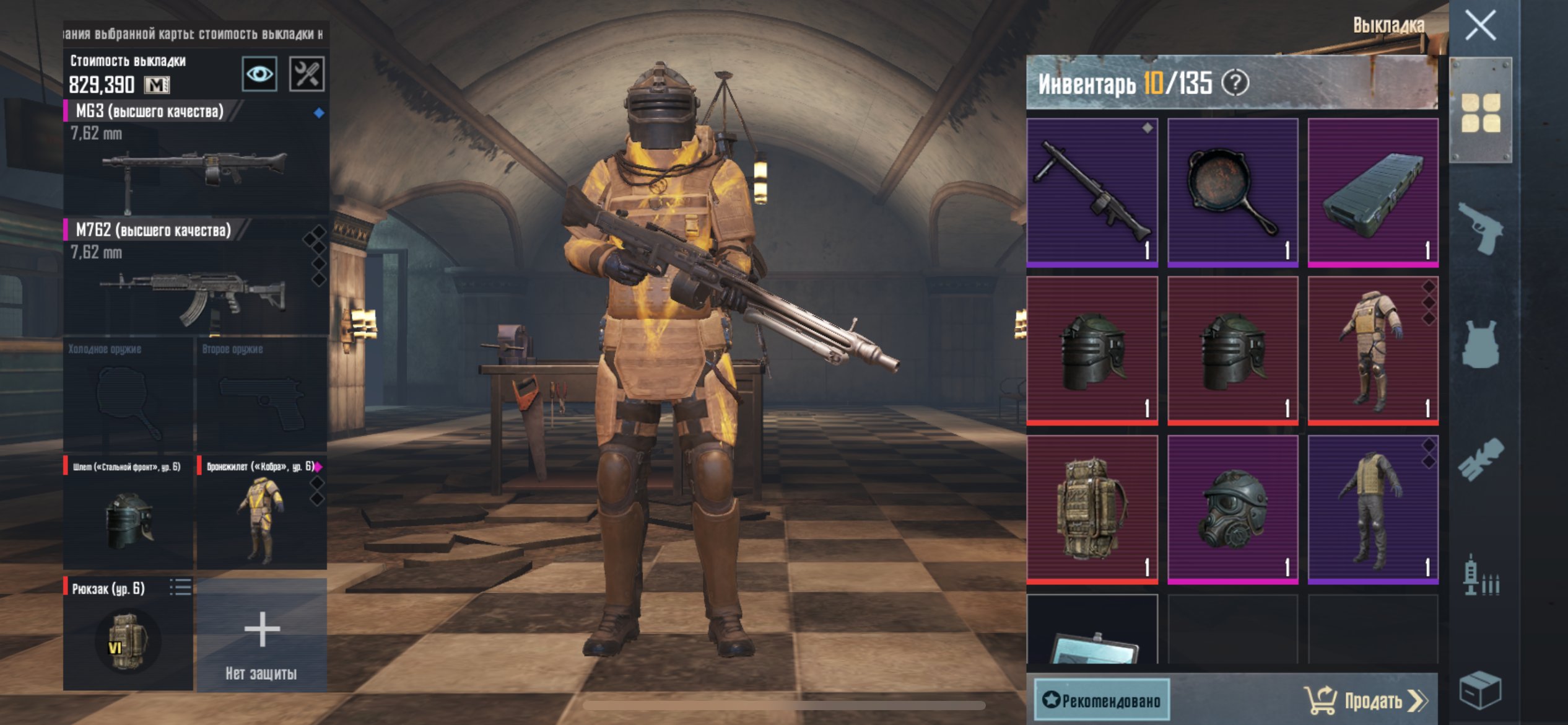Select the equipped M762 weapon slot

tap(196, 277)
